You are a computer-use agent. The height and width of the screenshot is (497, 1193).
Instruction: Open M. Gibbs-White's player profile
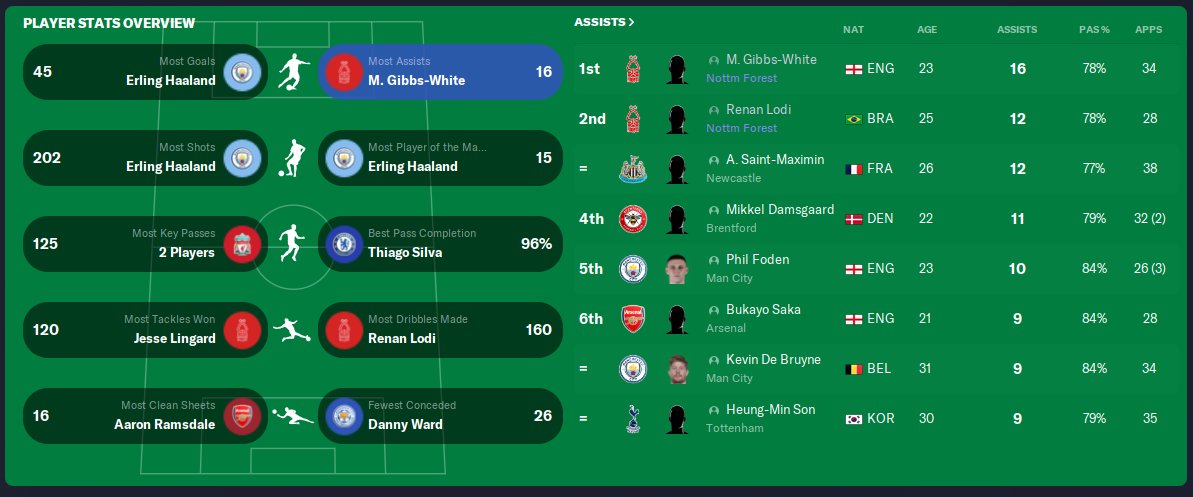click(x=771, y=60)
